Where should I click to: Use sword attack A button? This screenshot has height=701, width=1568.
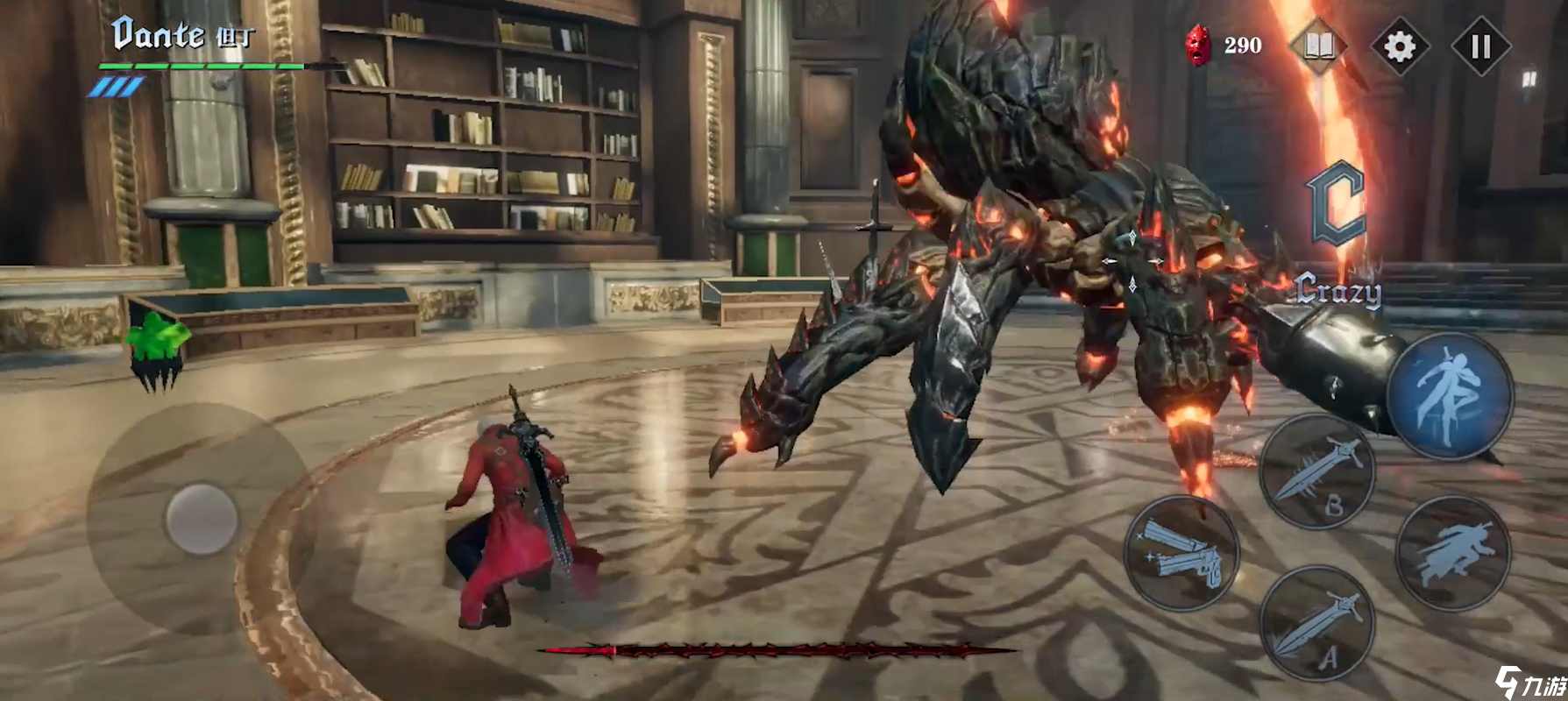click(1317, 624)
